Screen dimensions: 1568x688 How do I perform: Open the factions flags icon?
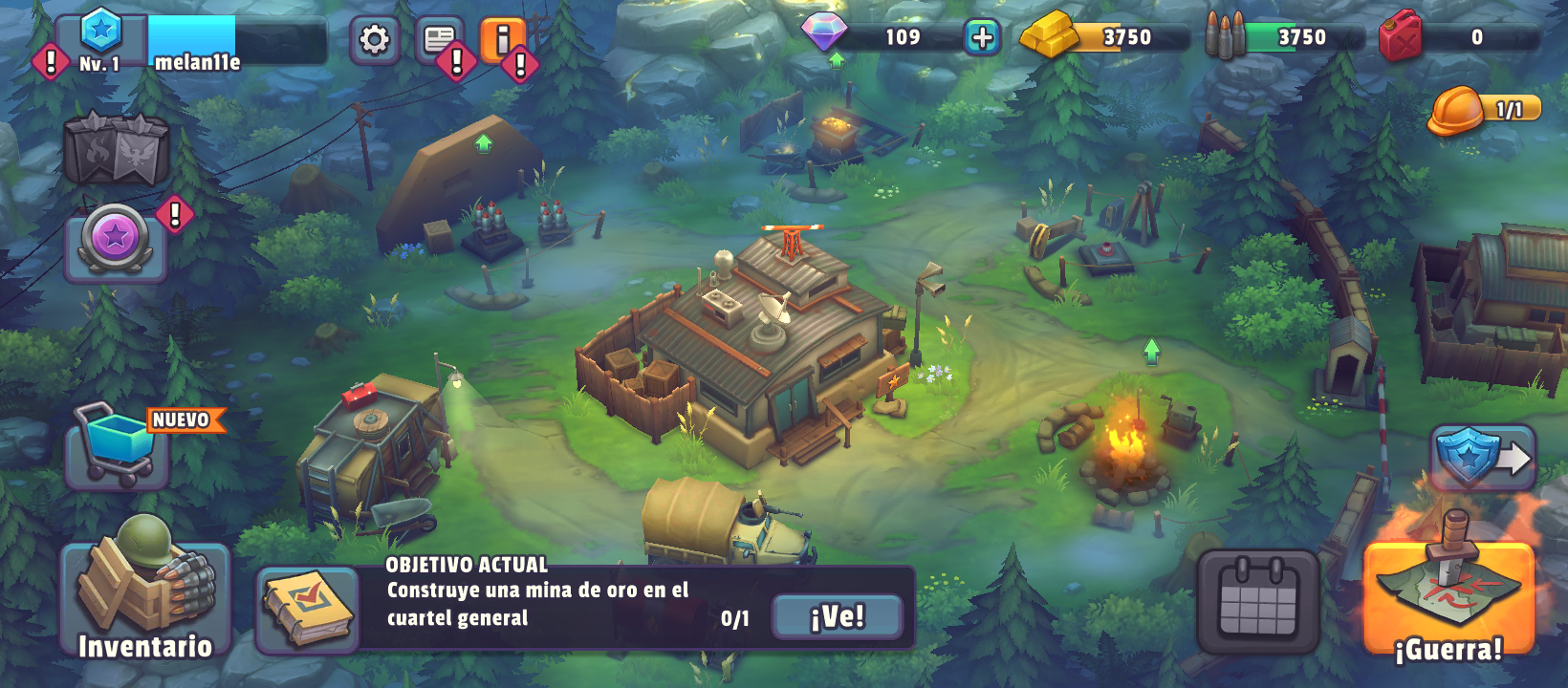click(116, 149)
